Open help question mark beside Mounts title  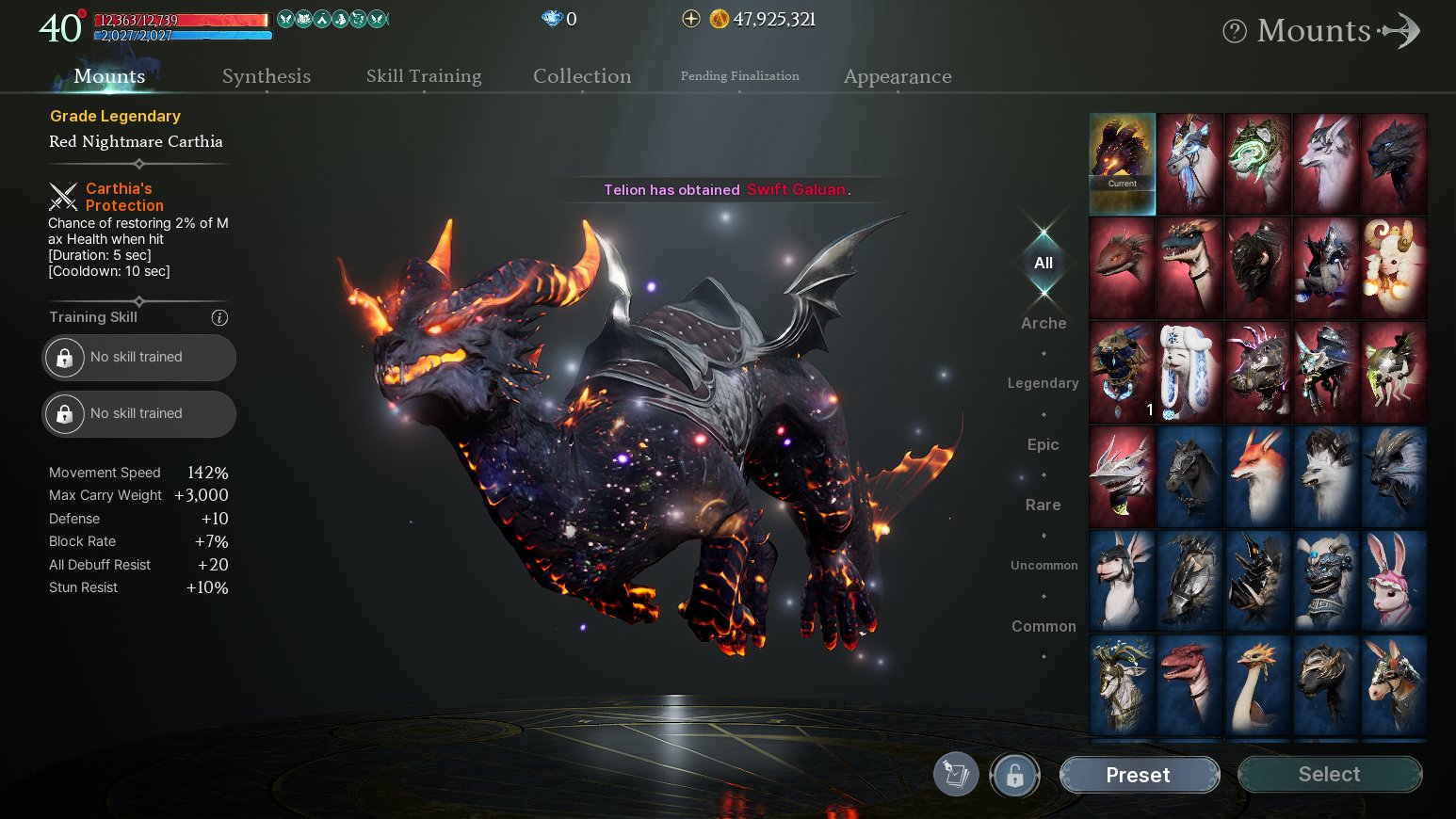pyautogui.click(x=1235, y=31)
